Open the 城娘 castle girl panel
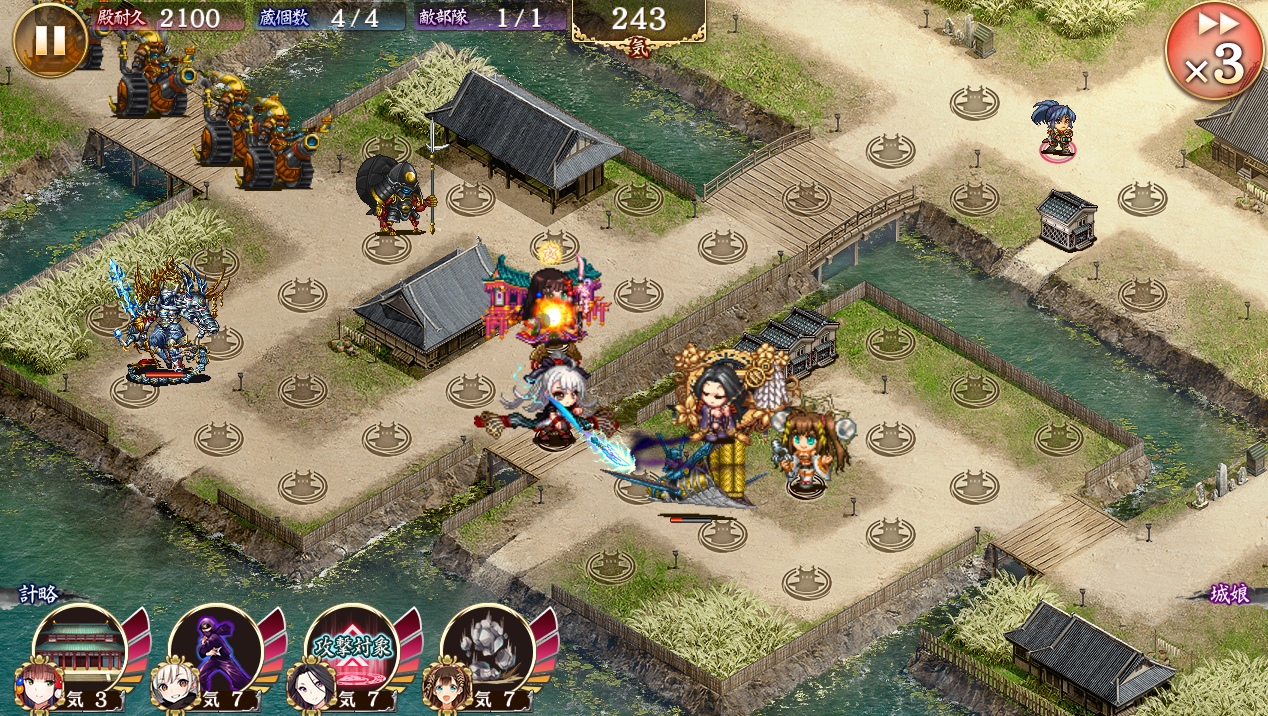1268x716 pixels. [x=1228, y=594]
